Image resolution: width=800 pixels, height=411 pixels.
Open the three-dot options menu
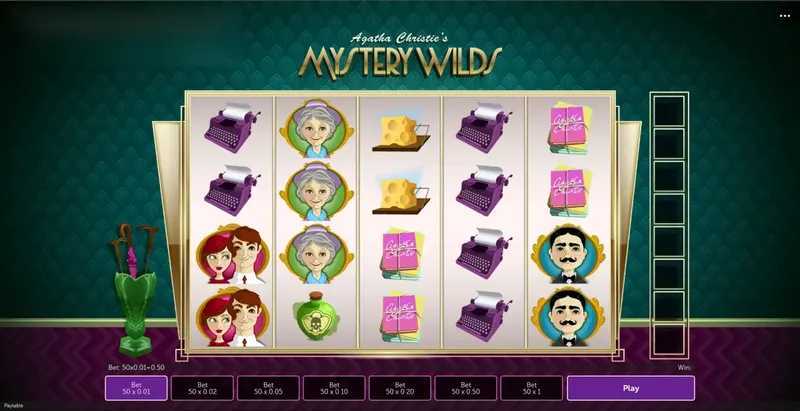pos(785,16)
